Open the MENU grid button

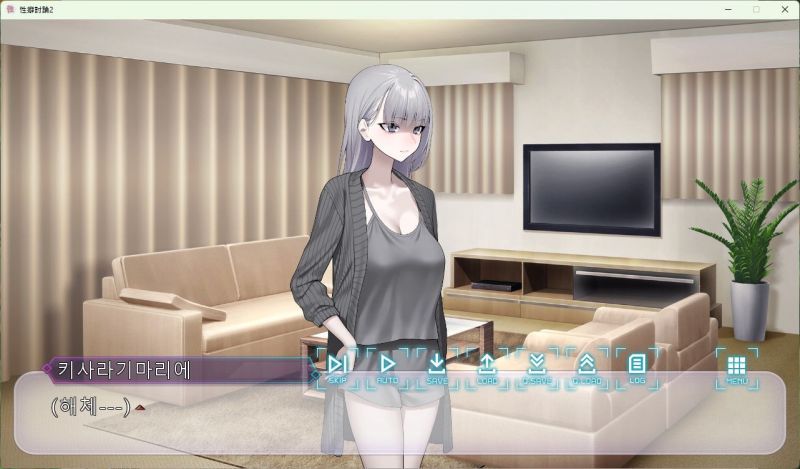click(737, 366)
